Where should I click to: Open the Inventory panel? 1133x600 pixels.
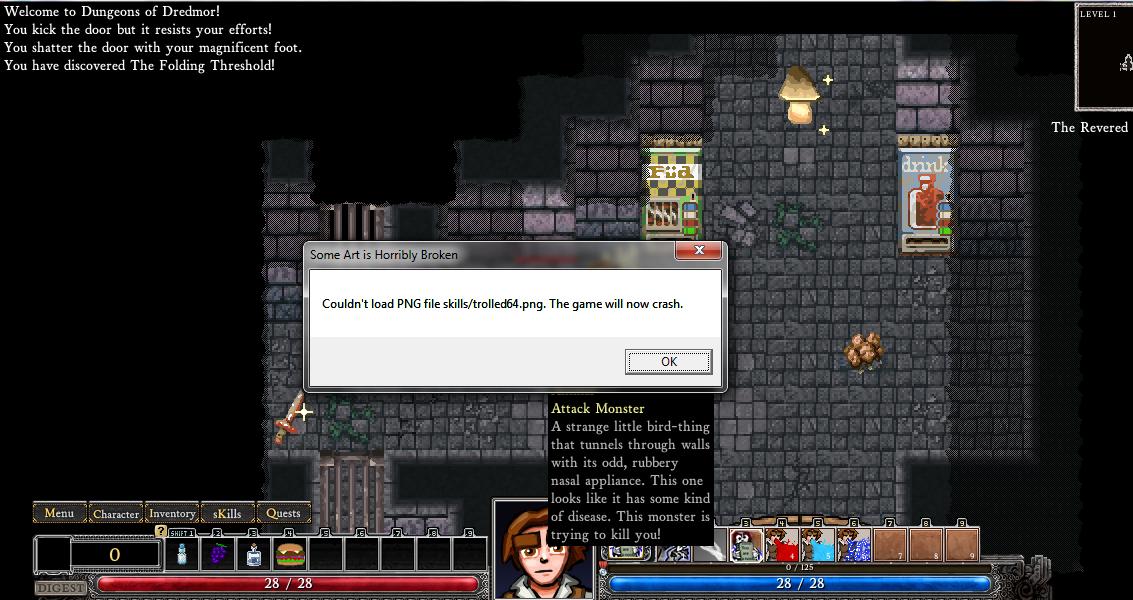click(x=172, y=514)
